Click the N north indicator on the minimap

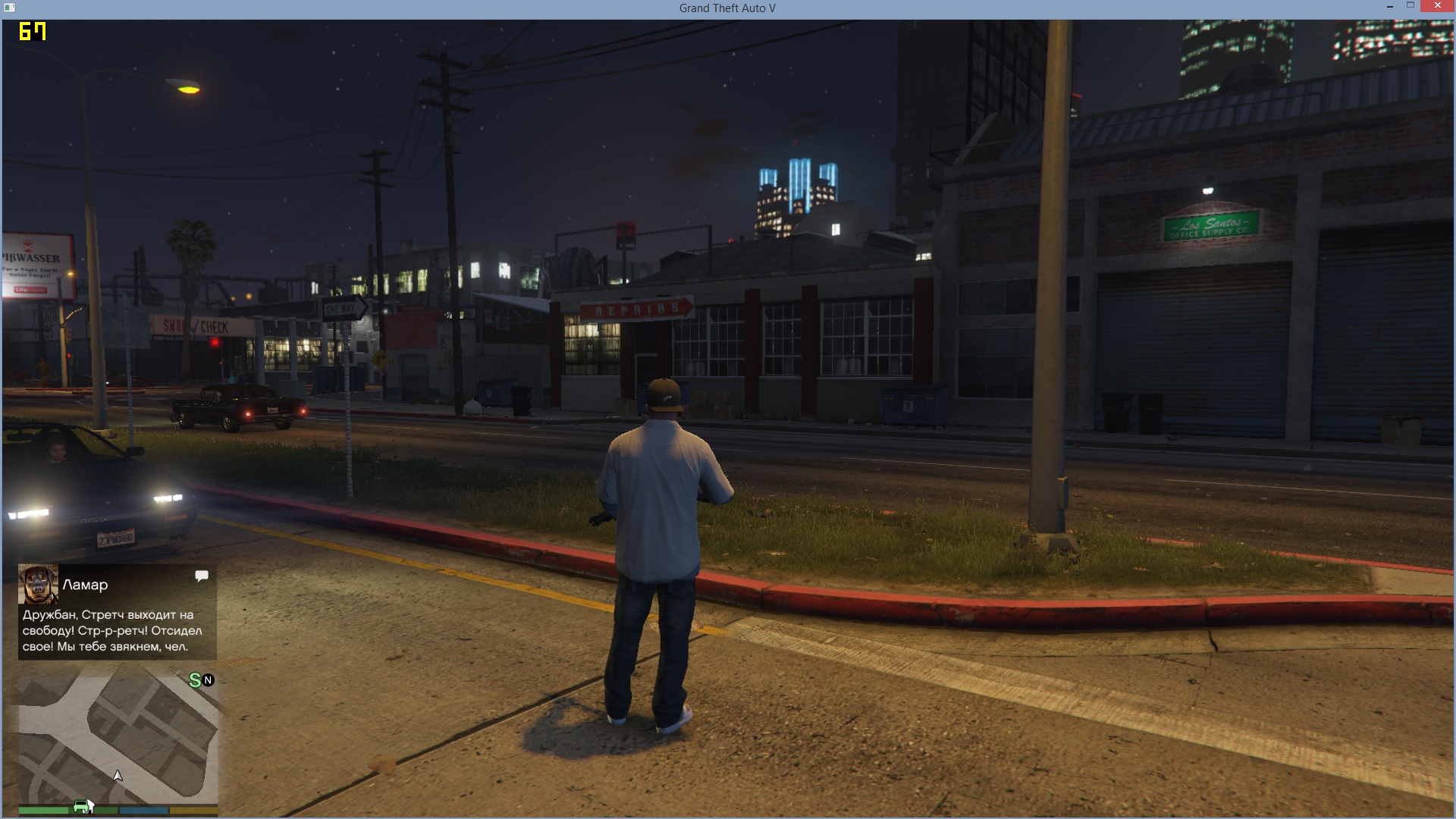coord(209,680)
